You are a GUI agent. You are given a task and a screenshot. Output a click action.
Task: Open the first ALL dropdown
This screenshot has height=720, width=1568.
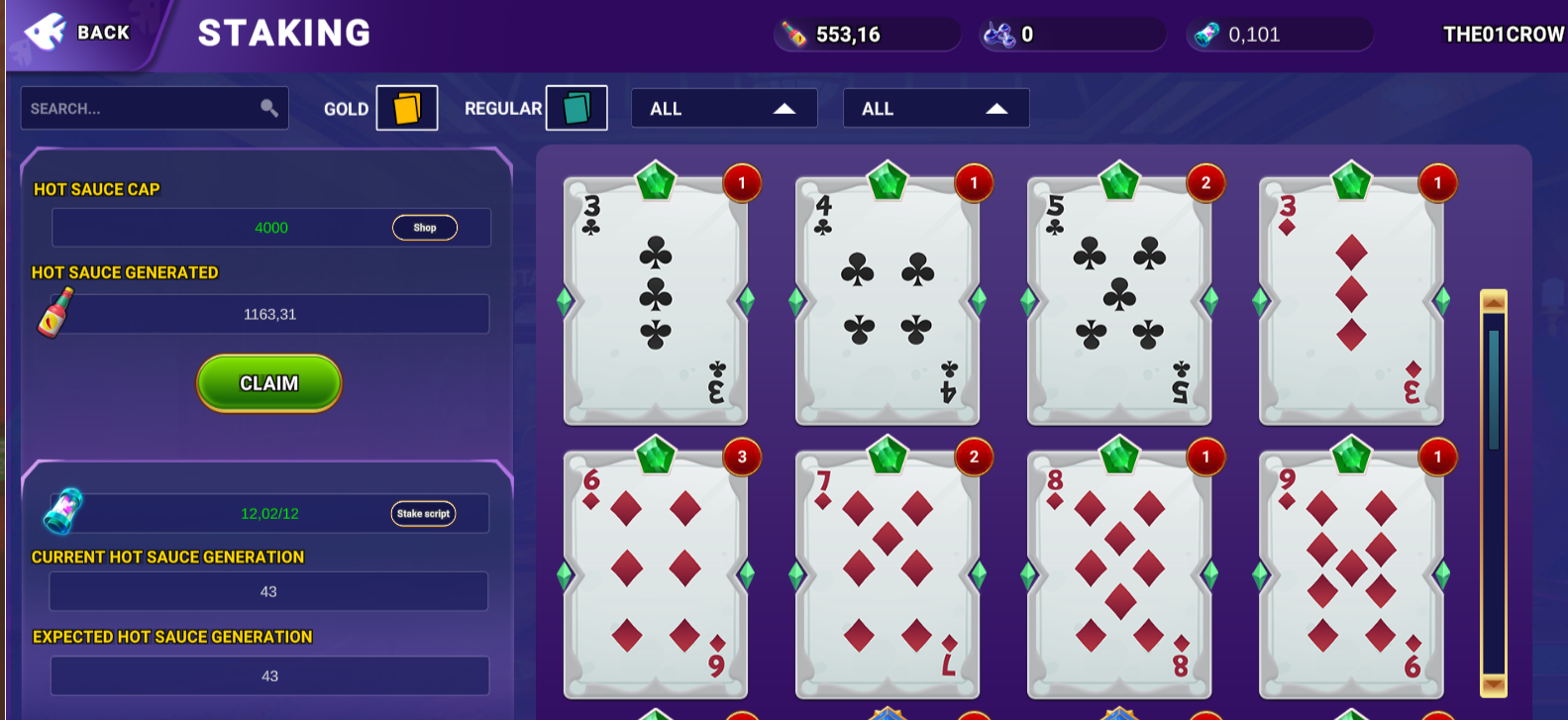[724, 109]
